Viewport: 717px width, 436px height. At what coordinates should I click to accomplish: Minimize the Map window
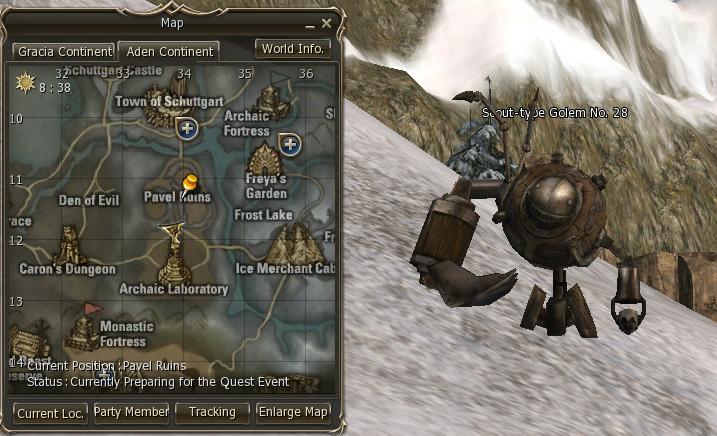coord(311,22)
